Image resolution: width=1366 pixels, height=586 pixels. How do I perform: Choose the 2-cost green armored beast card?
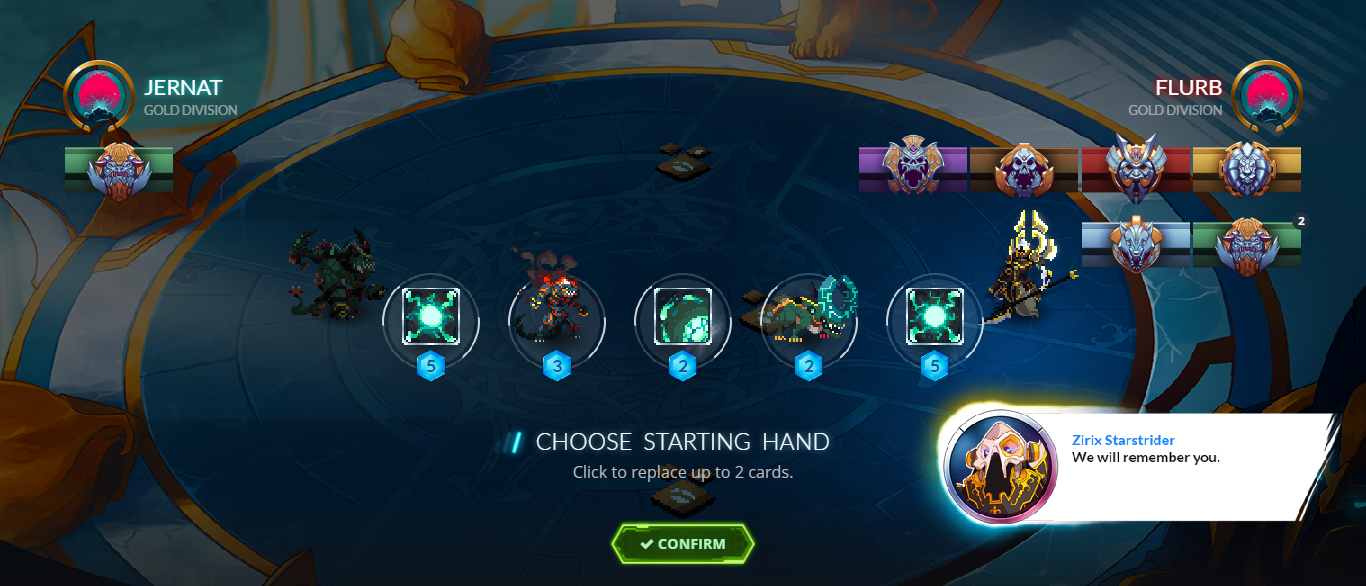click(809, 320)
